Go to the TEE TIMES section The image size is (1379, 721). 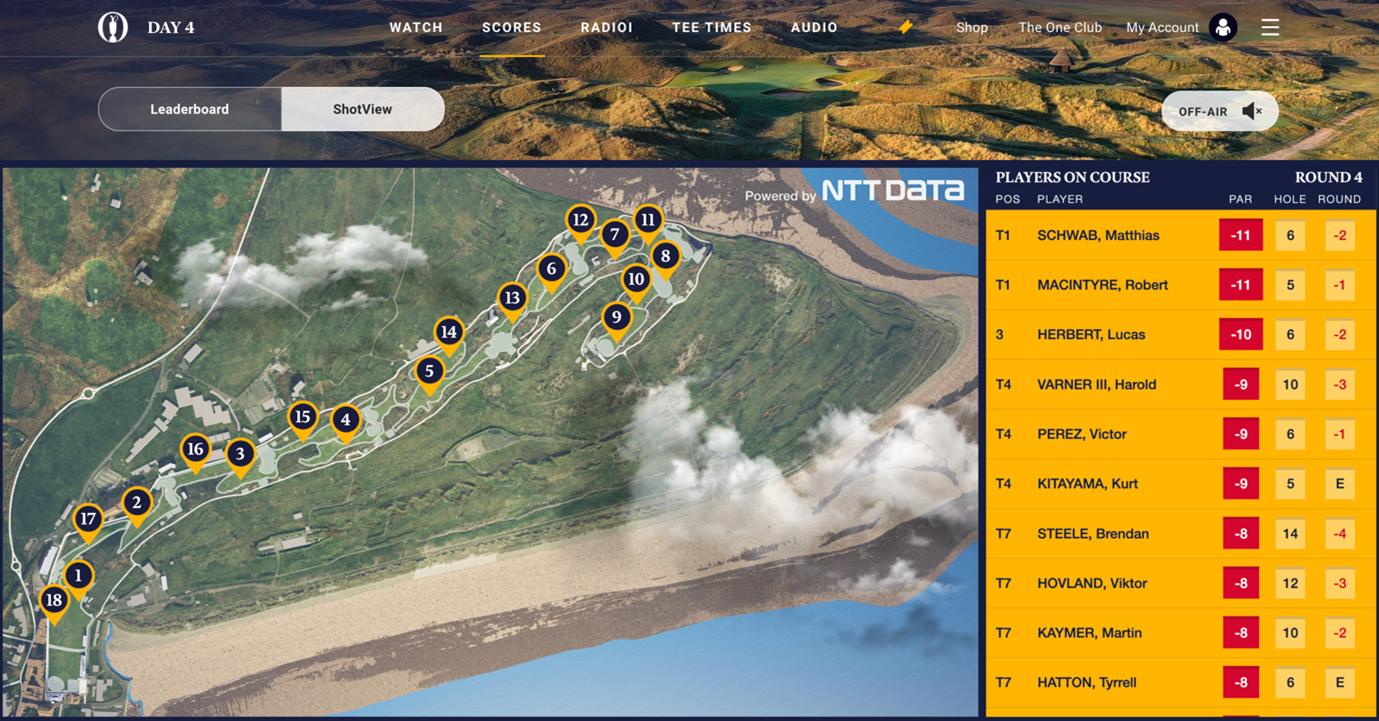coord(712,27)
